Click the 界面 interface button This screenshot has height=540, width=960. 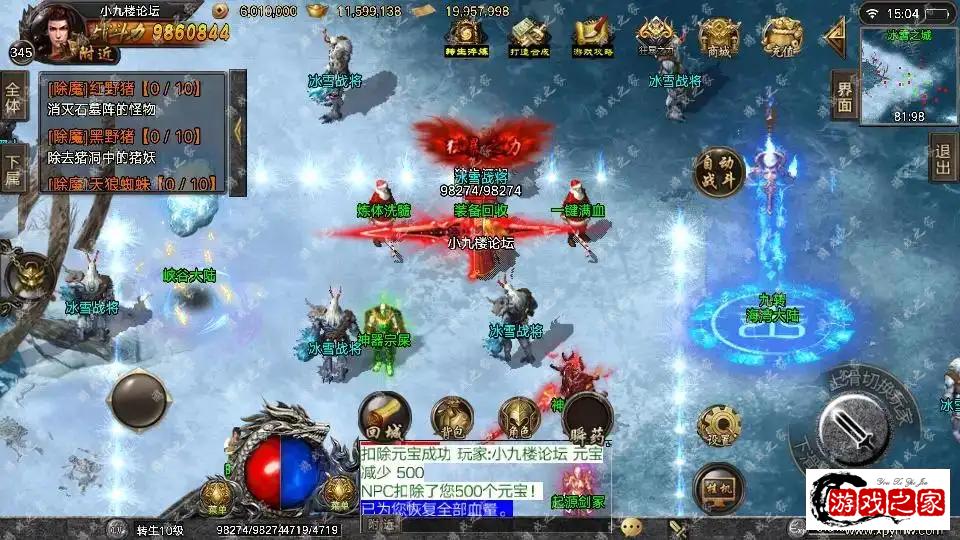845,96
